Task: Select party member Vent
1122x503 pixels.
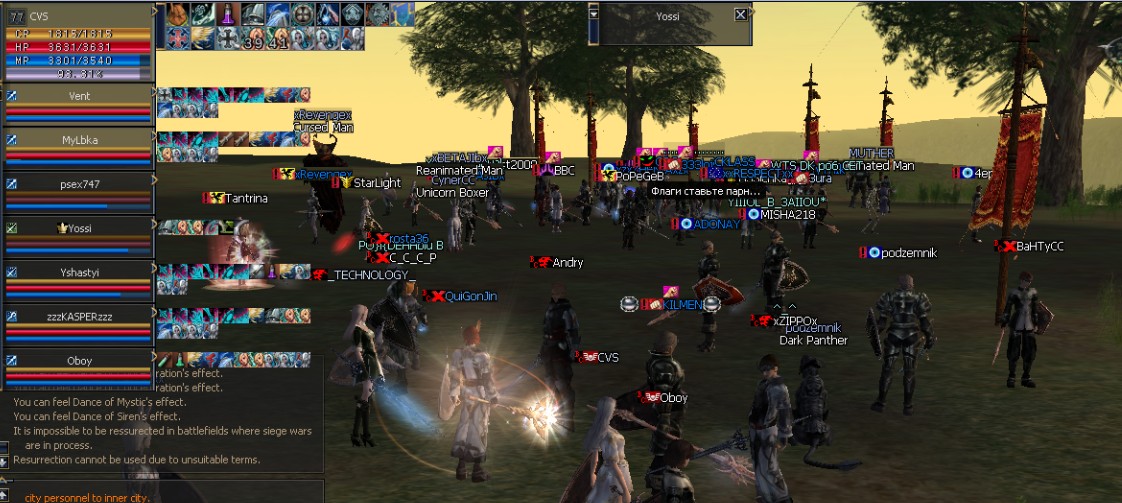Action: tap(79, 95)
